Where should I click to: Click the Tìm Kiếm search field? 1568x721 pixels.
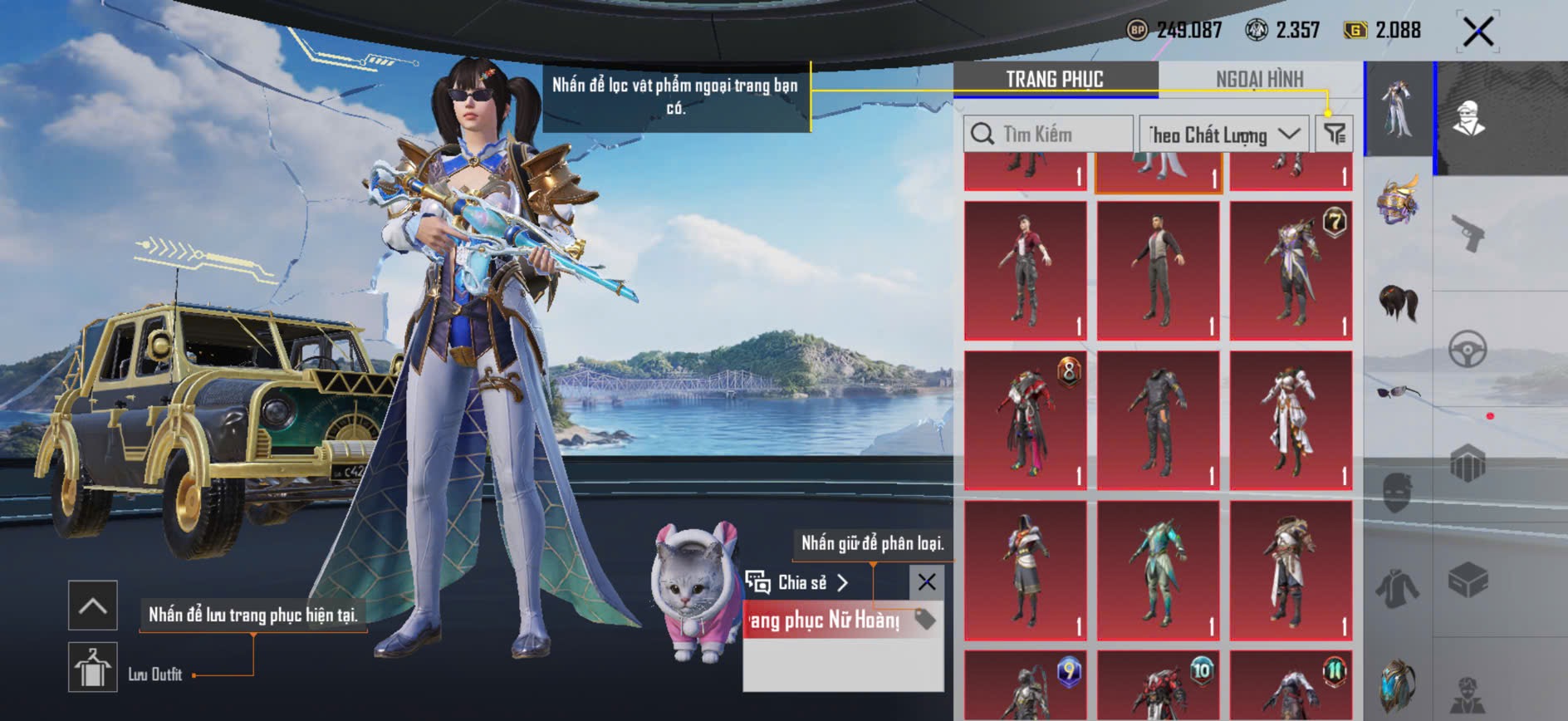[1048, 134]
